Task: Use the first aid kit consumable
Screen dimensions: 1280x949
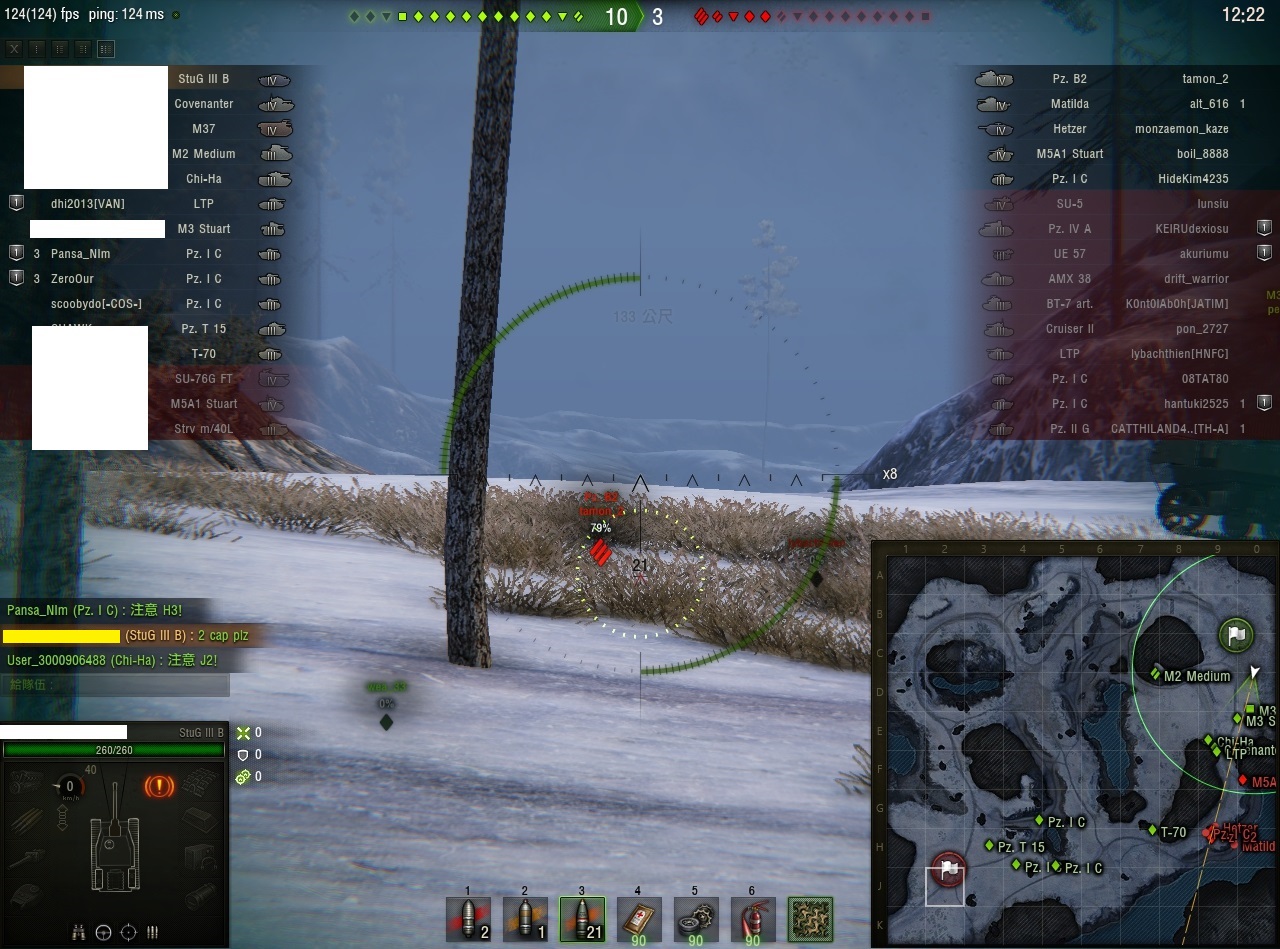Action: pos(638,919)
